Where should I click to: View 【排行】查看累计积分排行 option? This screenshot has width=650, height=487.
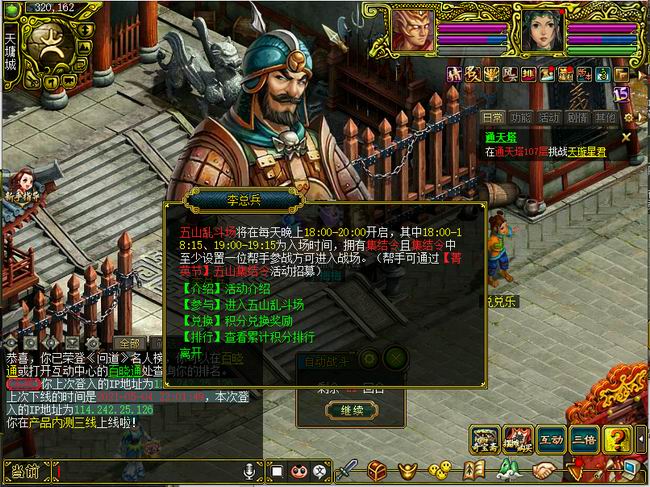tap(251, 337)
